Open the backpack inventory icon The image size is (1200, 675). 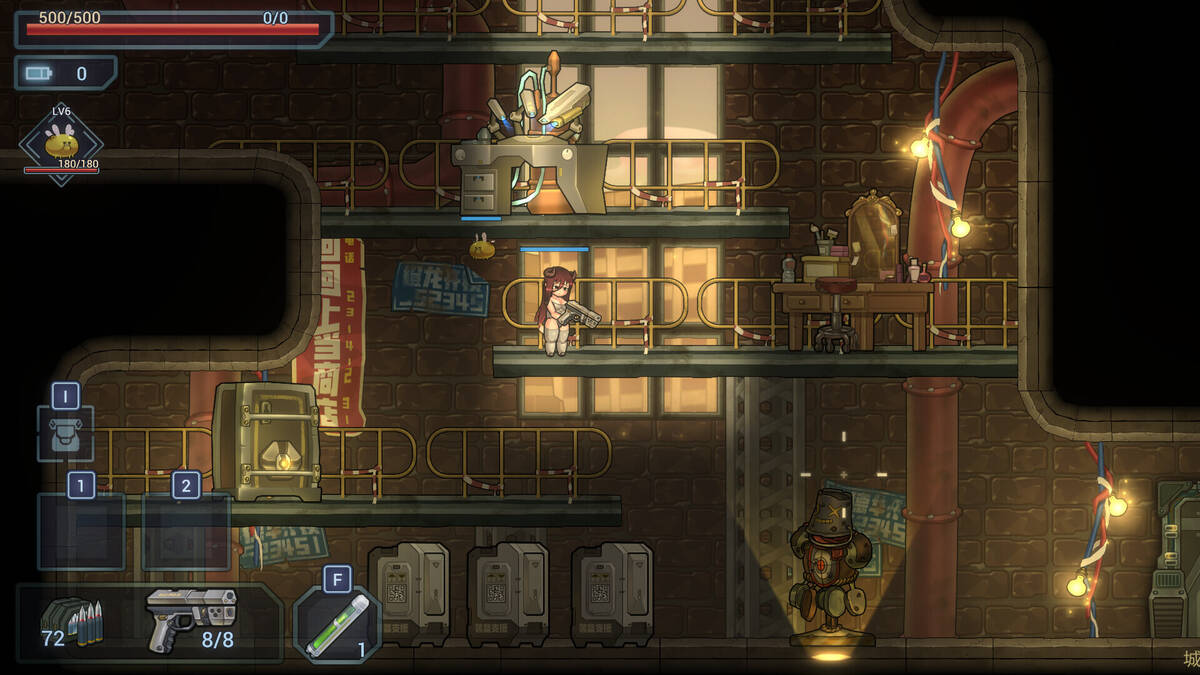(x=66, y=435)
